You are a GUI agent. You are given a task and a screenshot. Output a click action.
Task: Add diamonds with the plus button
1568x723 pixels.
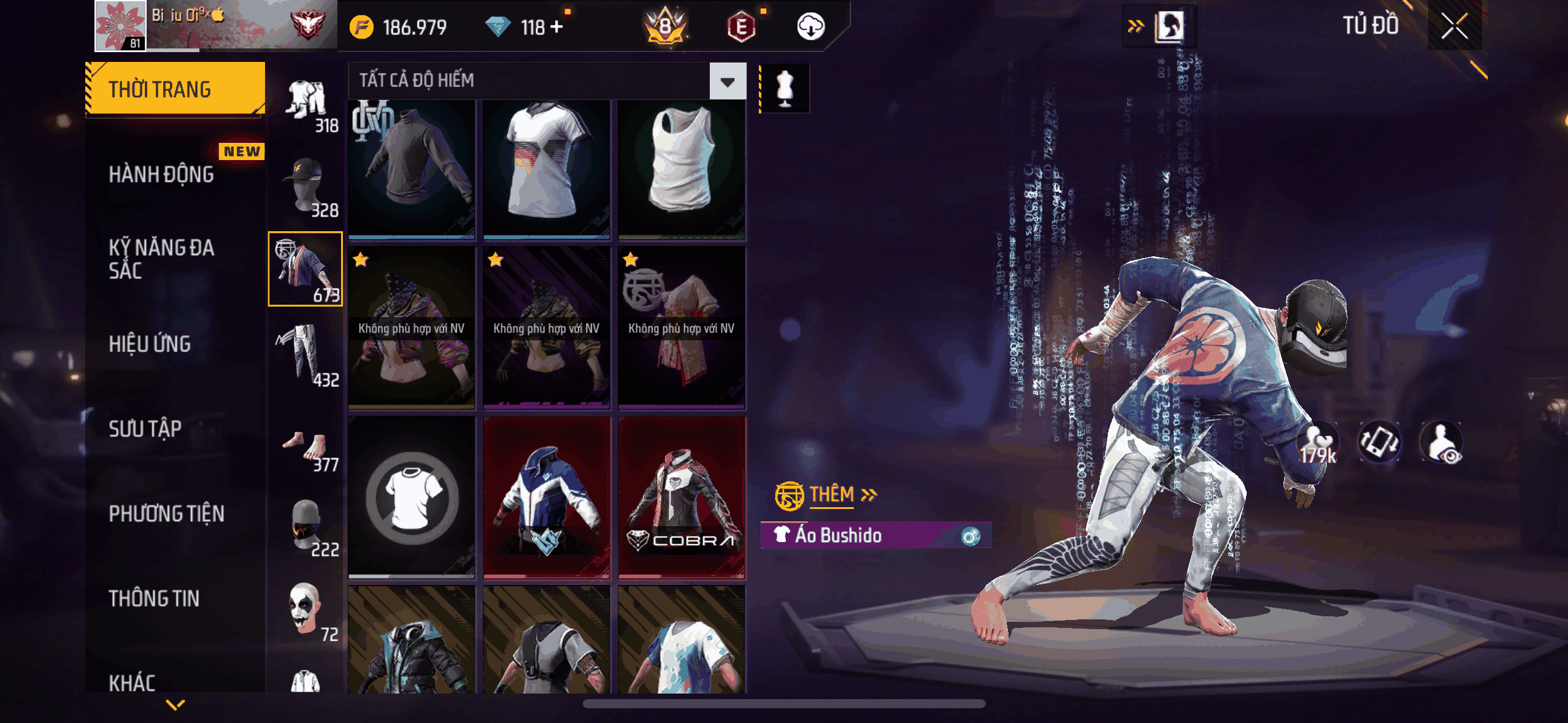coord(556,27)
